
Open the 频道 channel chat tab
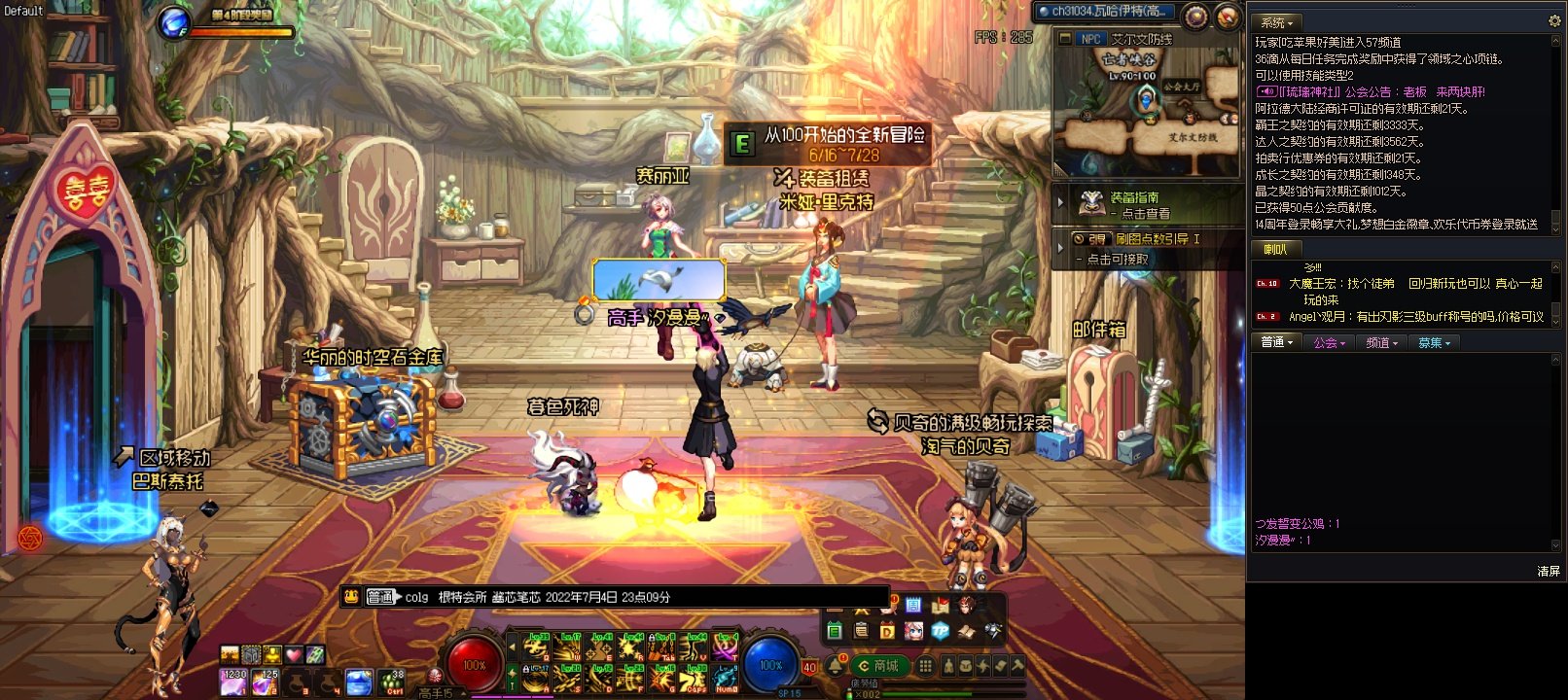pyautogui.click(x=1381, y=342)
